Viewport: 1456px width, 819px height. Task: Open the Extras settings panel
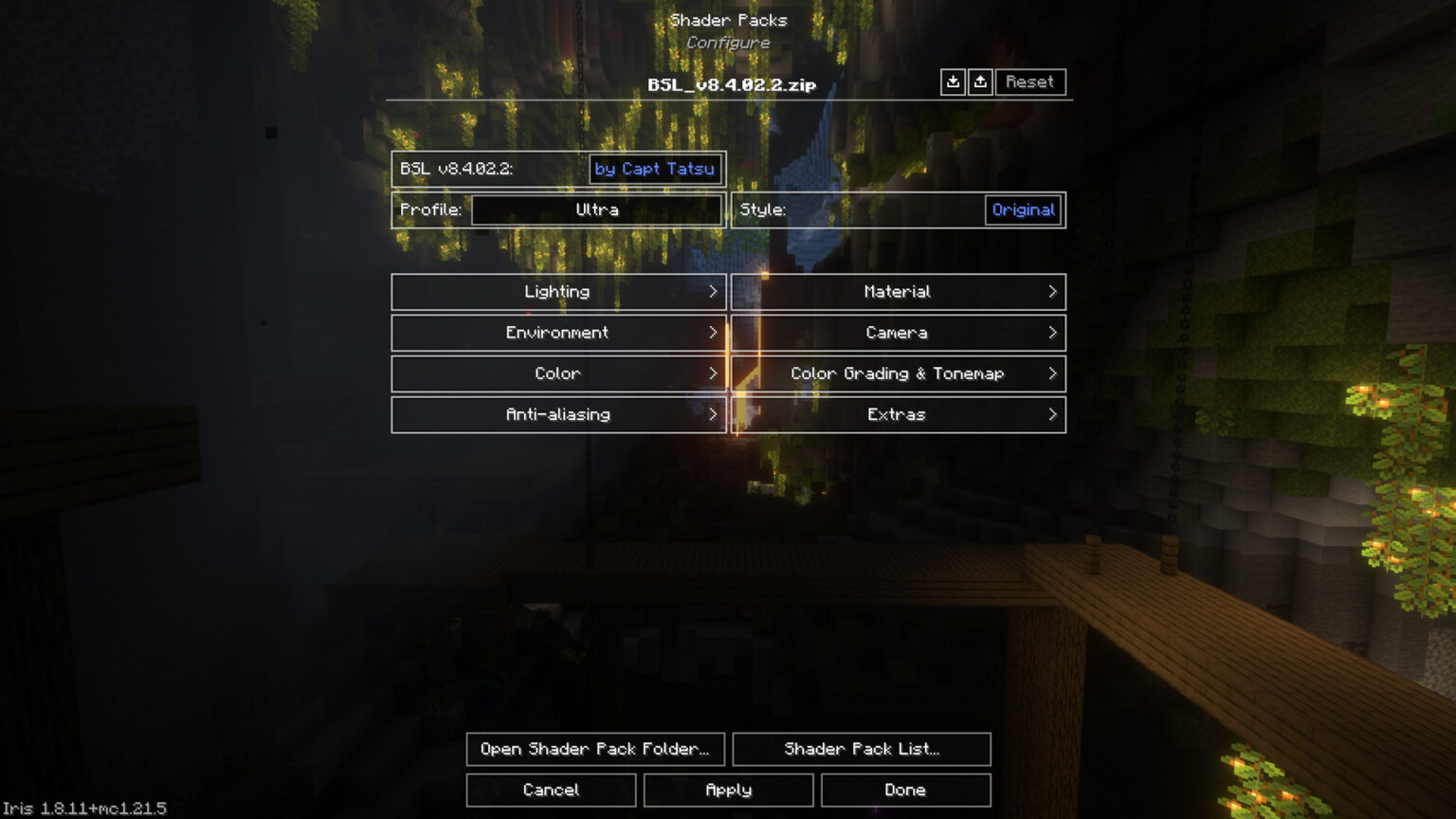[x=897, y=414]
